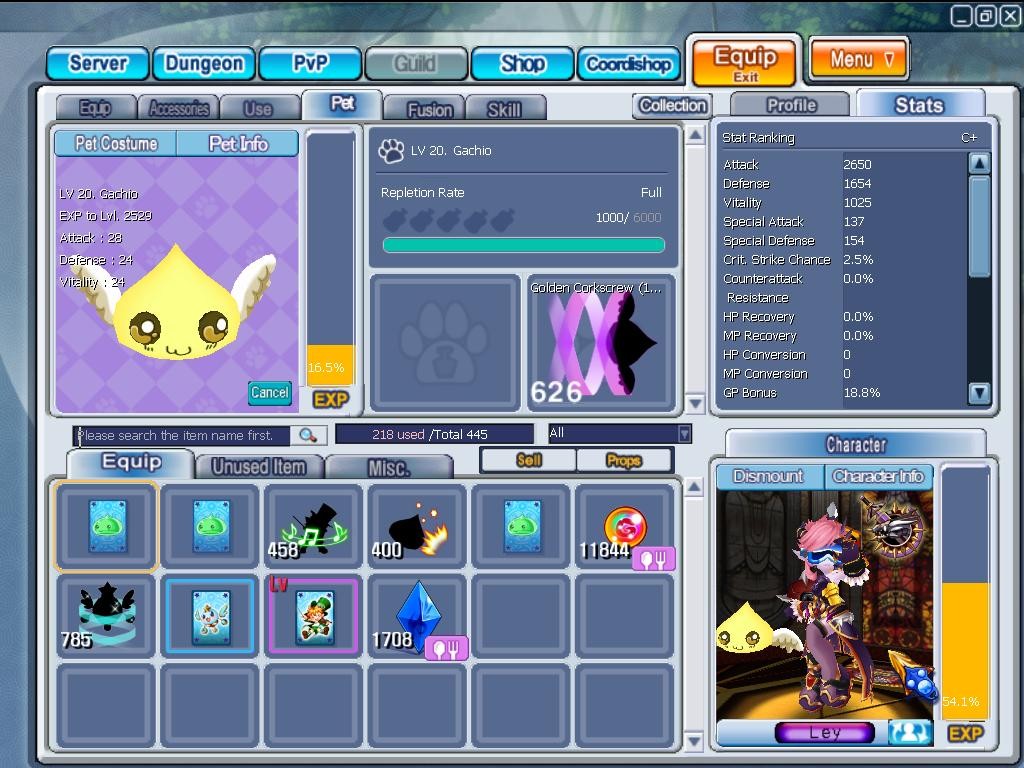
Task: Switch to the Accessories tab
Action: point(179,108)
